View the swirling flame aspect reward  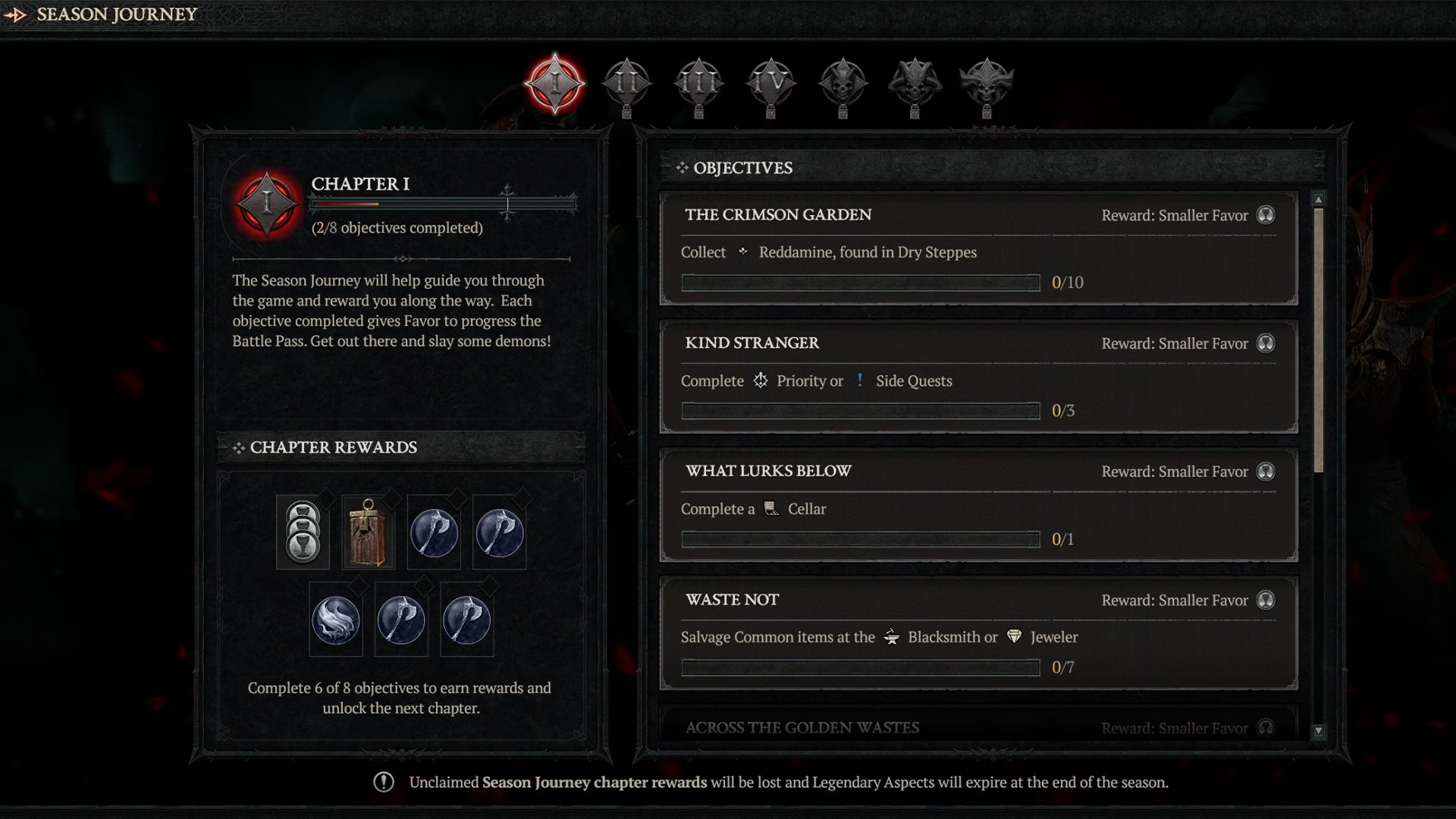[335, 620]
